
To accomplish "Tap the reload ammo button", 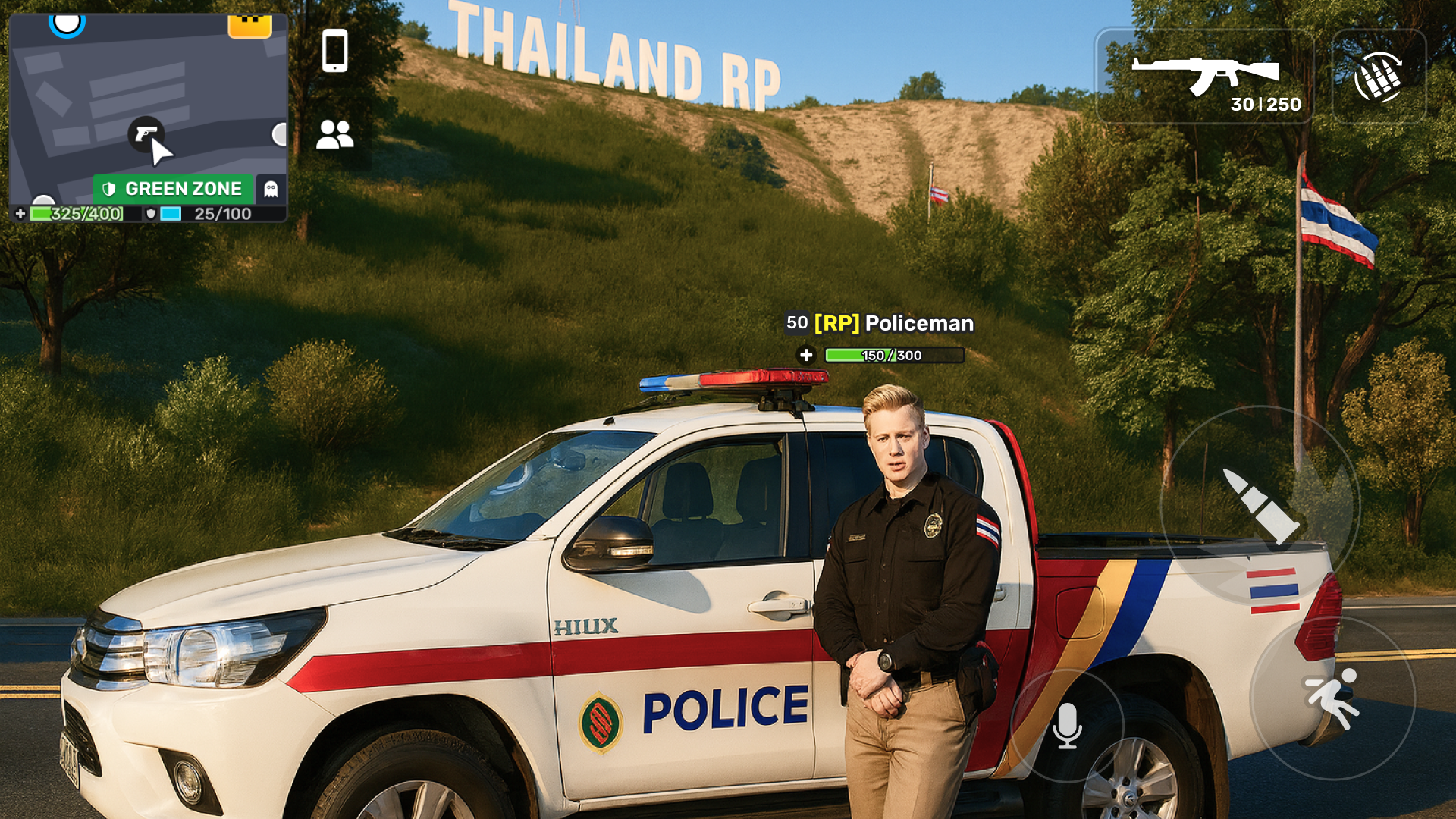I will [1379, 77].
